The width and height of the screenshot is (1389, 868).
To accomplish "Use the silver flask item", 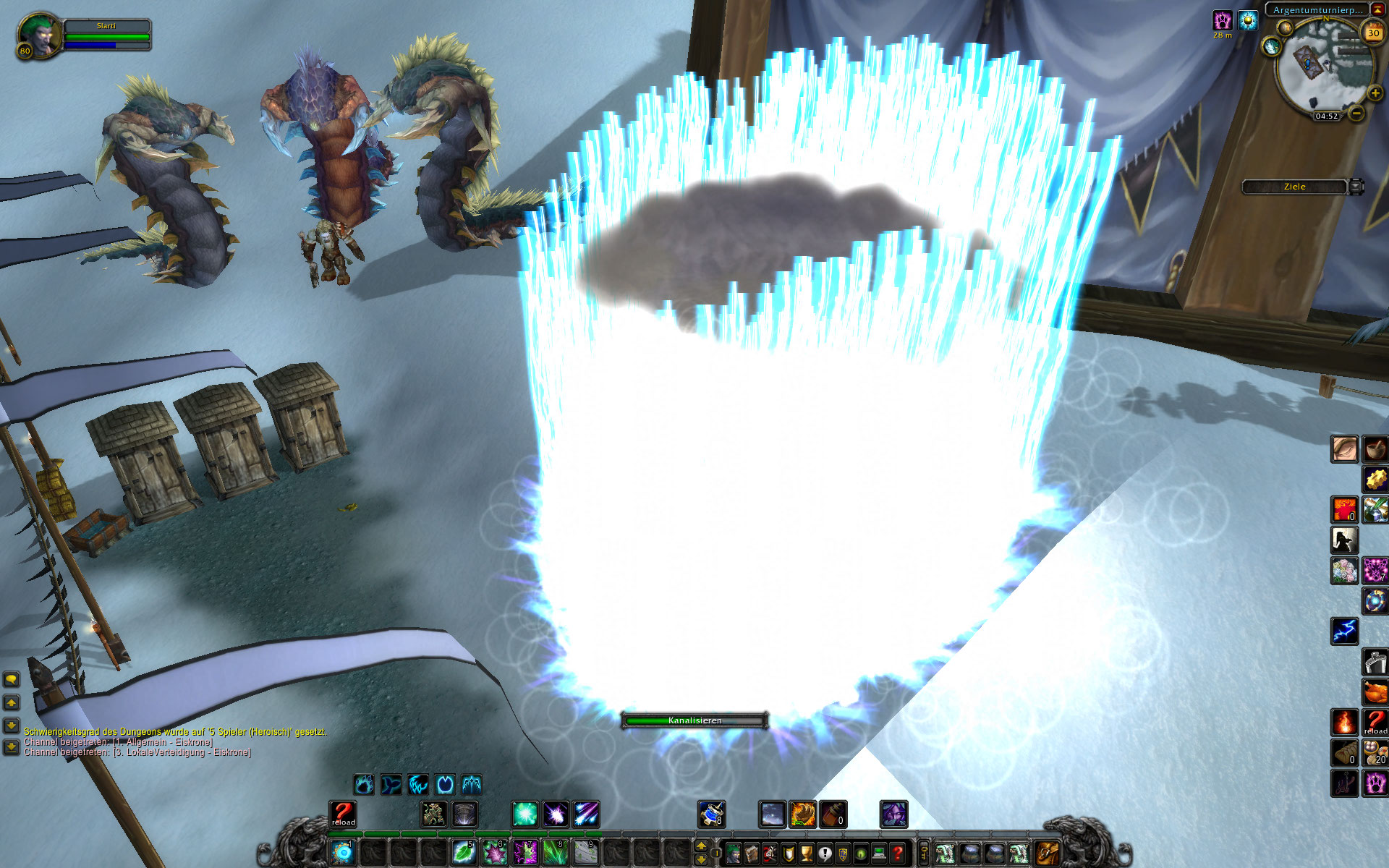I will tap(1375, 661).
